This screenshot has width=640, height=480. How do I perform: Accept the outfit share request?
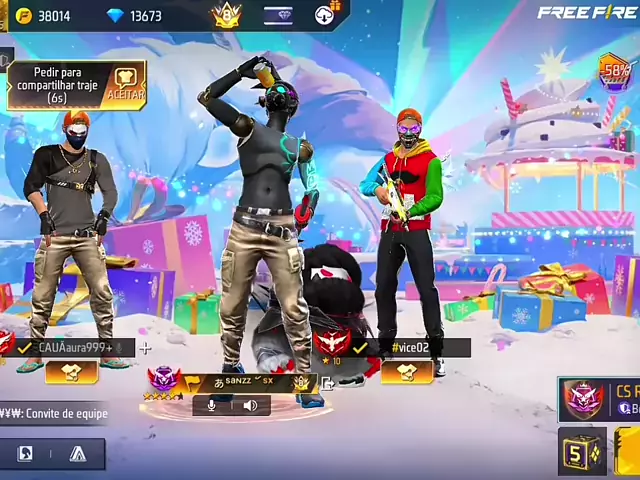click(x=126, y=86)
